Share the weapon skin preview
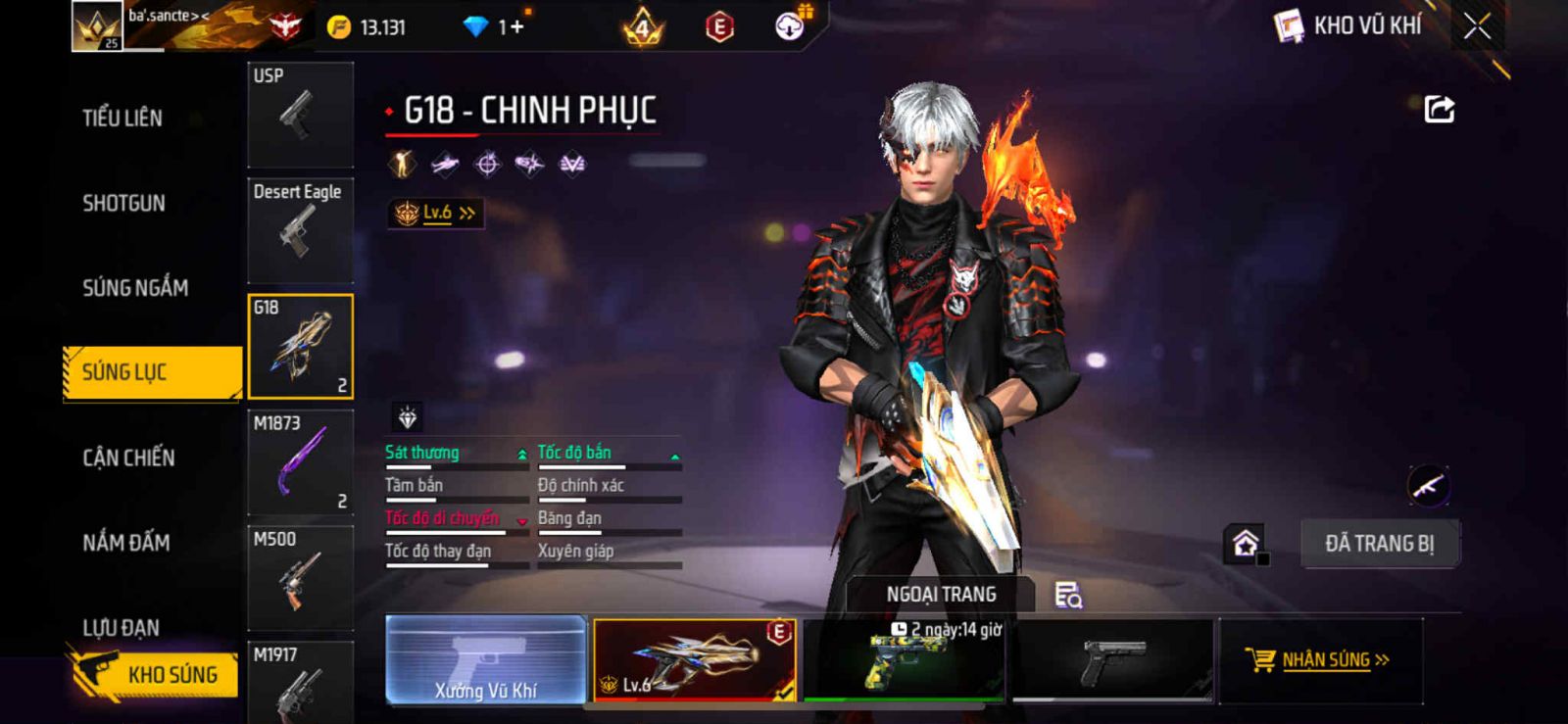1568x724 pixels. tap(1439, 109)
